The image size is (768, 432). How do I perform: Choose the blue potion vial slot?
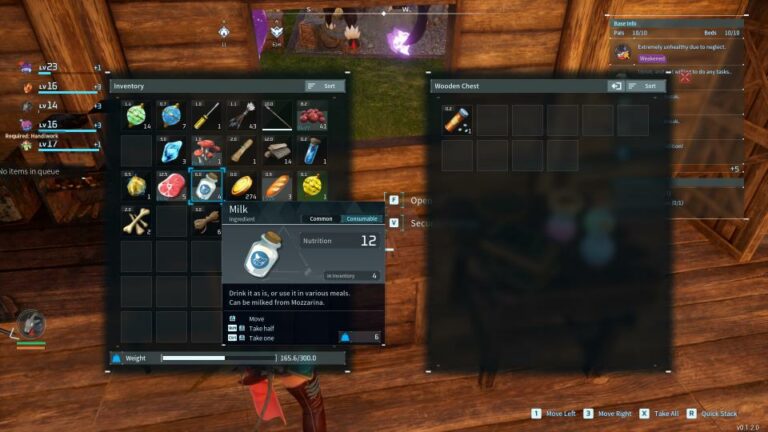[x=311, y=151]
